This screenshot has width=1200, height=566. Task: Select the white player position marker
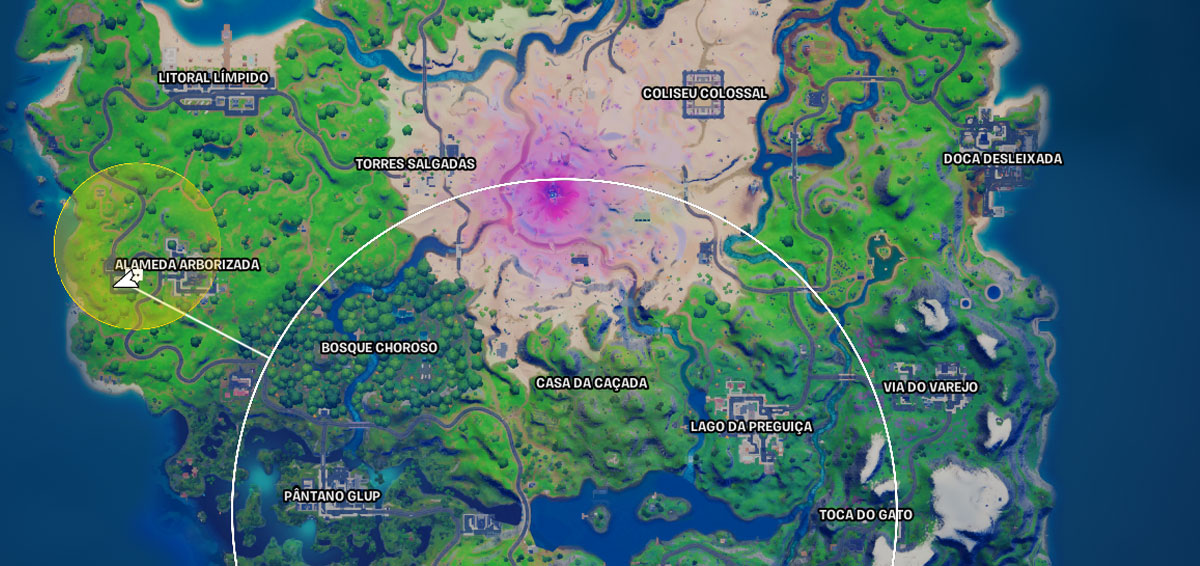127,280
